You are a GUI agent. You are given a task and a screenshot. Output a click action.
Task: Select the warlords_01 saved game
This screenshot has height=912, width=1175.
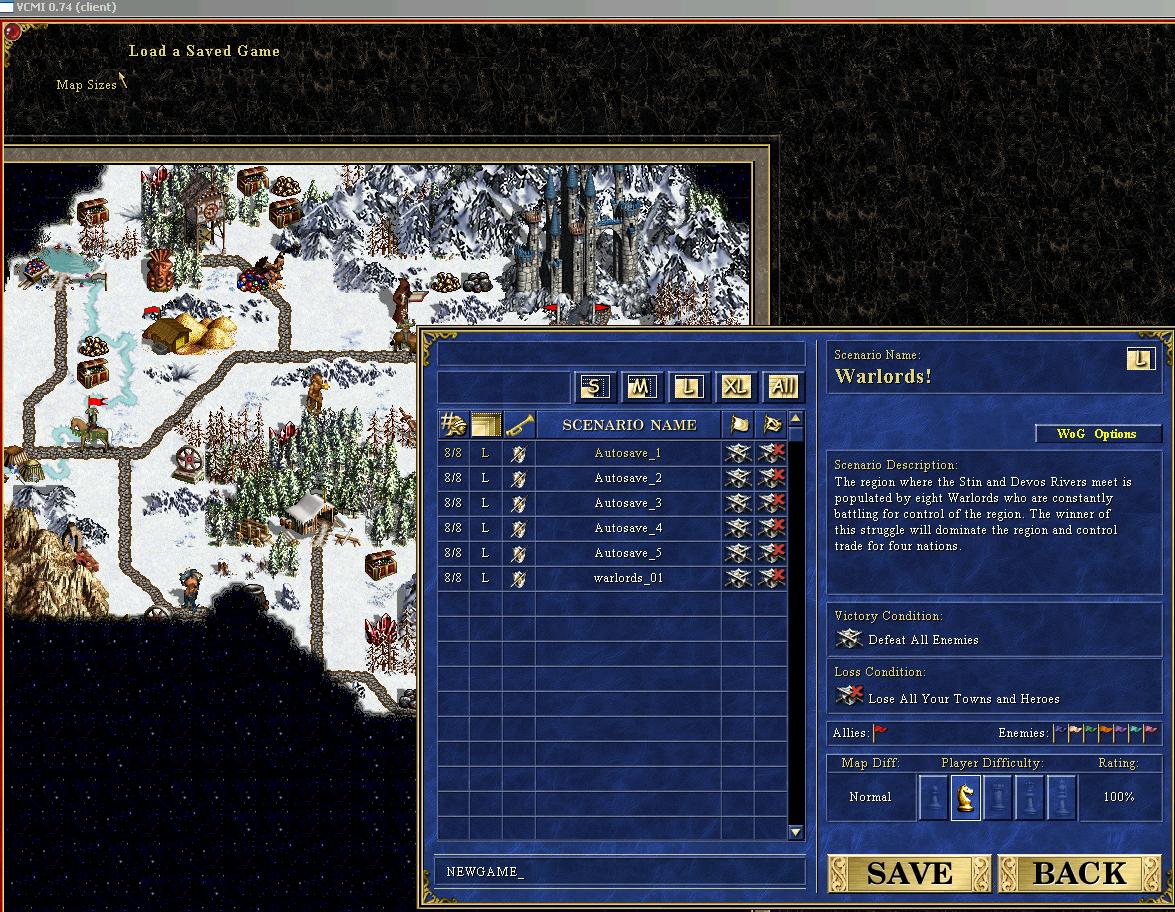point(628,578)
